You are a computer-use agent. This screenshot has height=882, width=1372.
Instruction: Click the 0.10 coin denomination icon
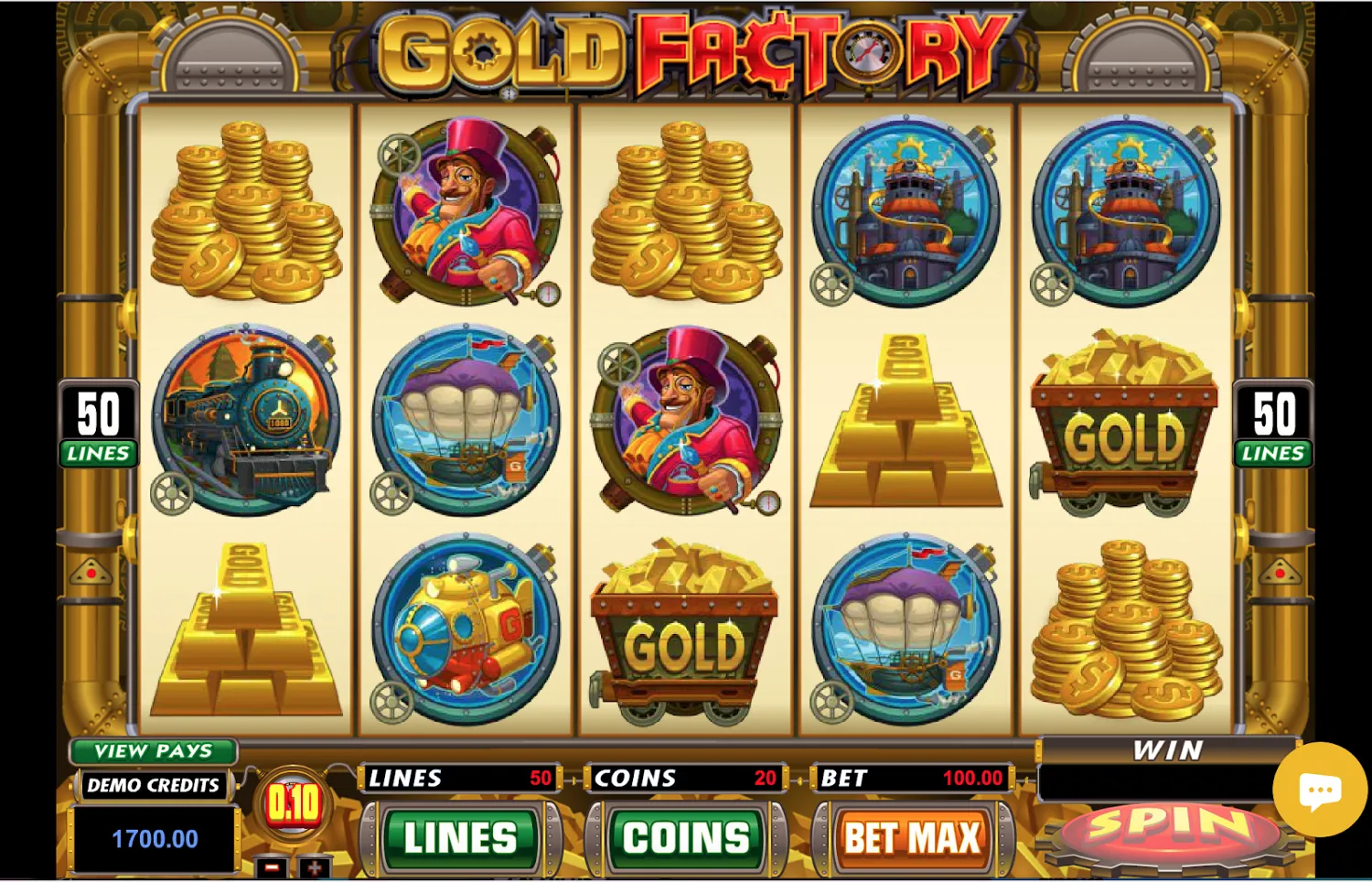295,805
